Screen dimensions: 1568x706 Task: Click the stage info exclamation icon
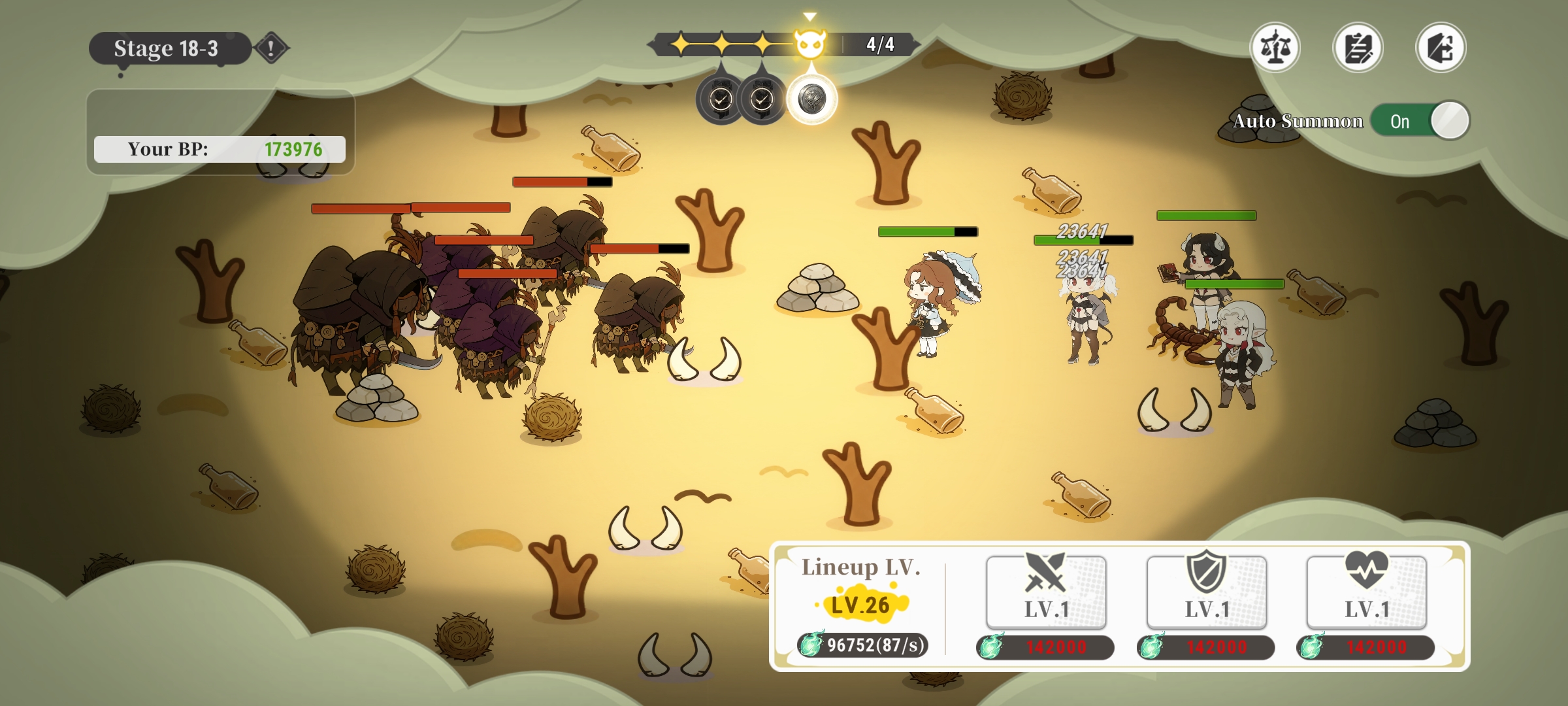[271, 48]
